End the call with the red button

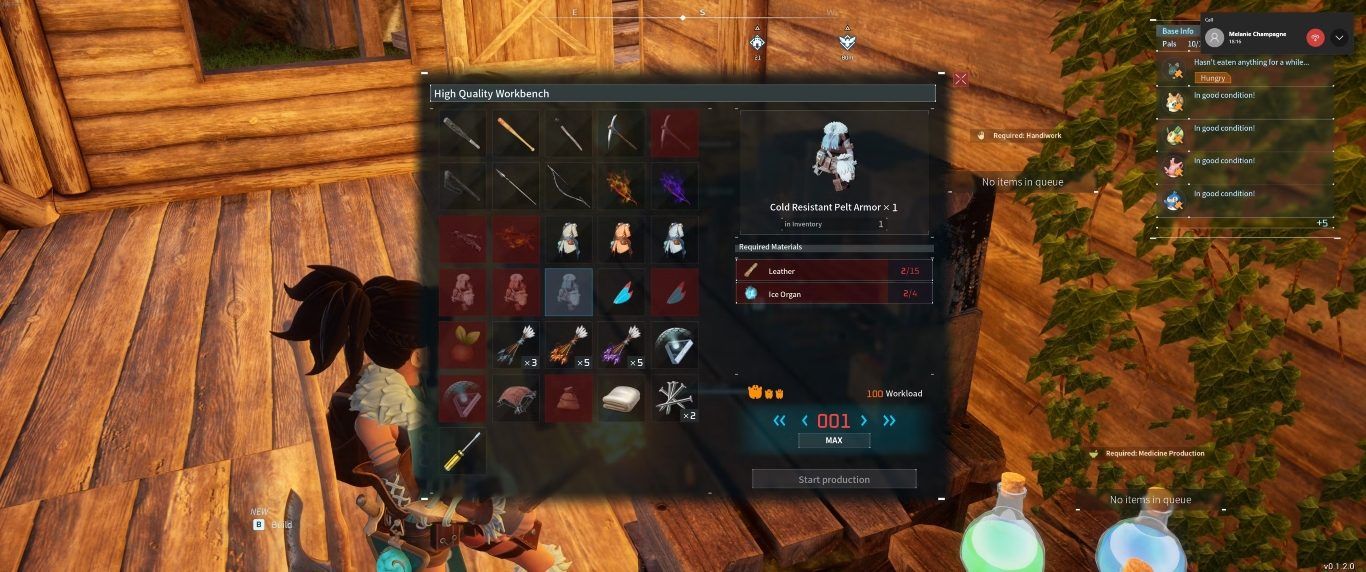click(x=1316, y=38)
